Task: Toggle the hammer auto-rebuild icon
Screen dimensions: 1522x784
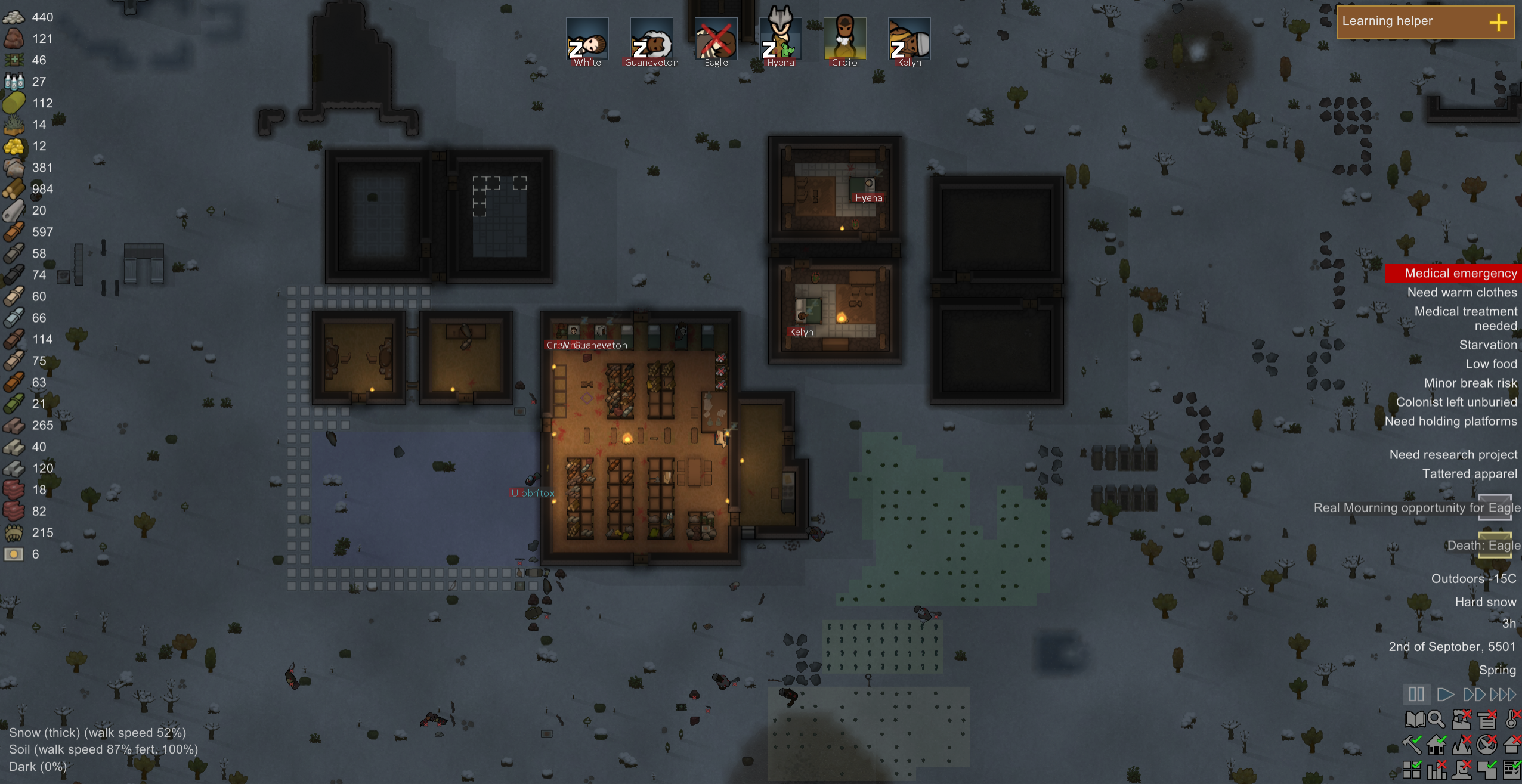Action: 1412,745
